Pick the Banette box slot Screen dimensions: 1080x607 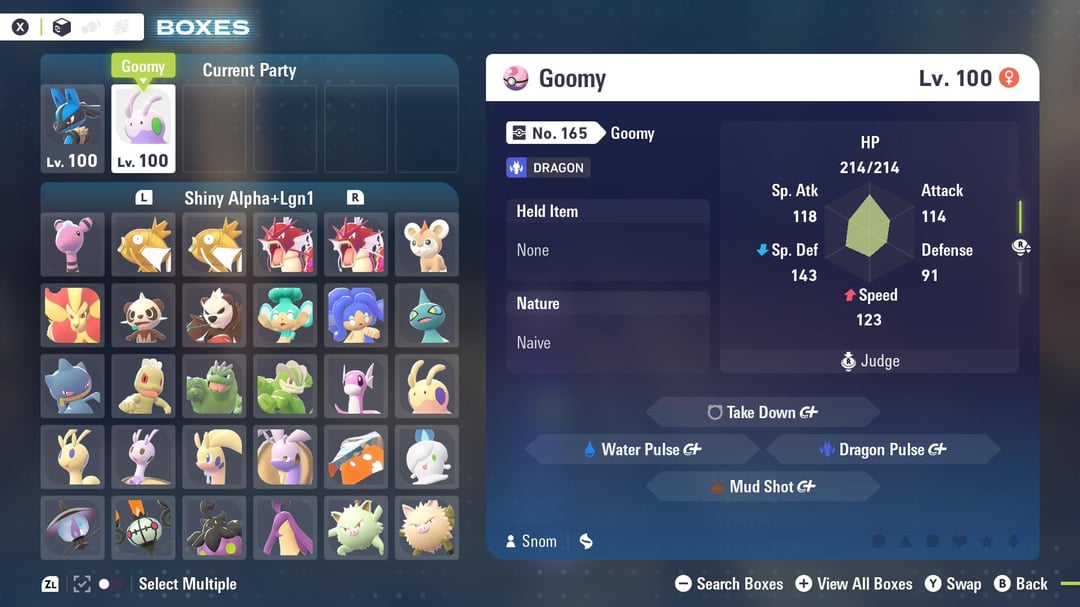tap(73, 386)
